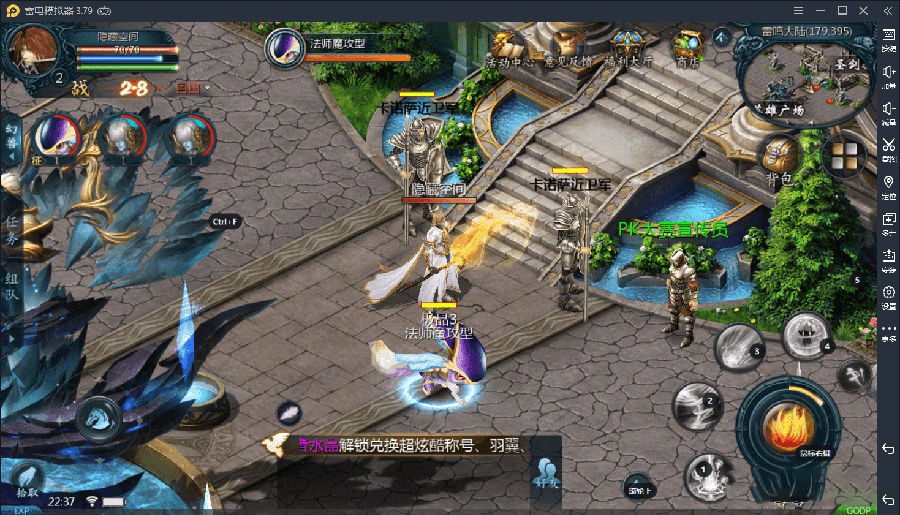
Task: Open the 活动中心 activity center
Action: tap(503, 48)
